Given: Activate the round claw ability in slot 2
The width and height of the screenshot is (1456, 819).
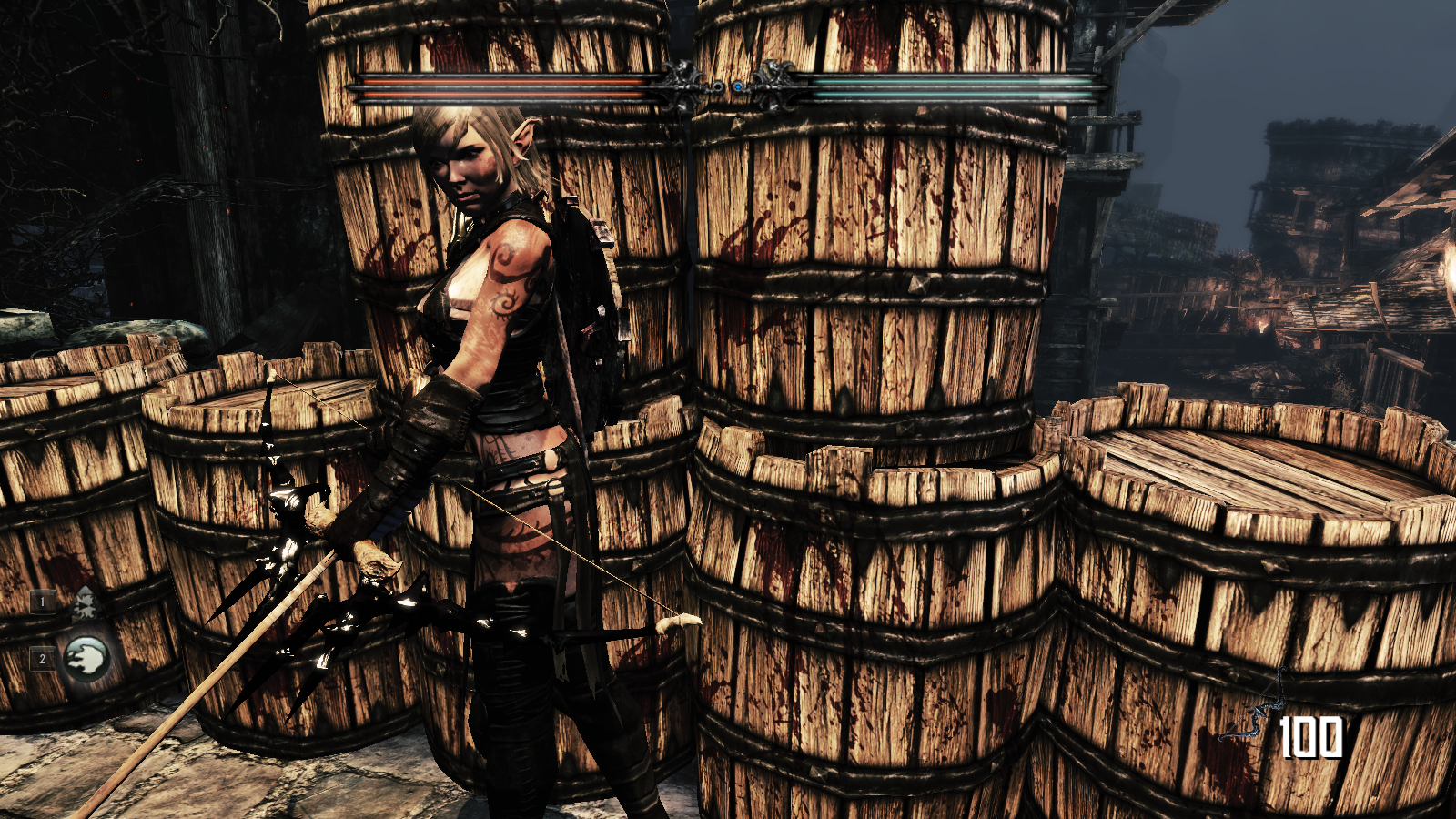Looking at the screenshot, I should [86, 657].
